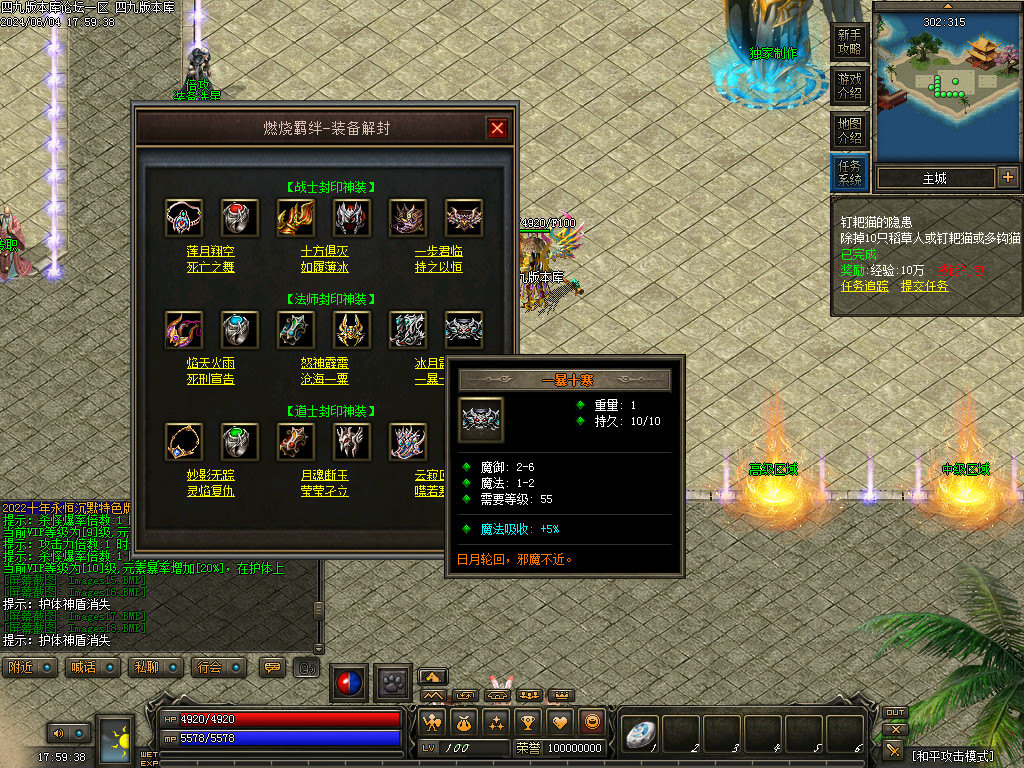Screen dimensions: 1024x768
Task: Switch chat to 附近 nearby channel
Action: coord(30,667)
